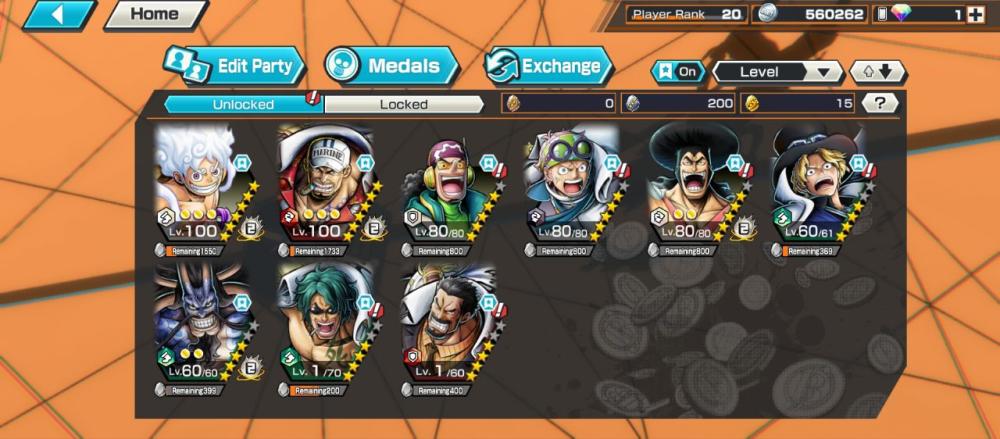This screenshot has height=439, width=1000.
Task: Add more rainbow diamonds with plus button
Action: 975,15
